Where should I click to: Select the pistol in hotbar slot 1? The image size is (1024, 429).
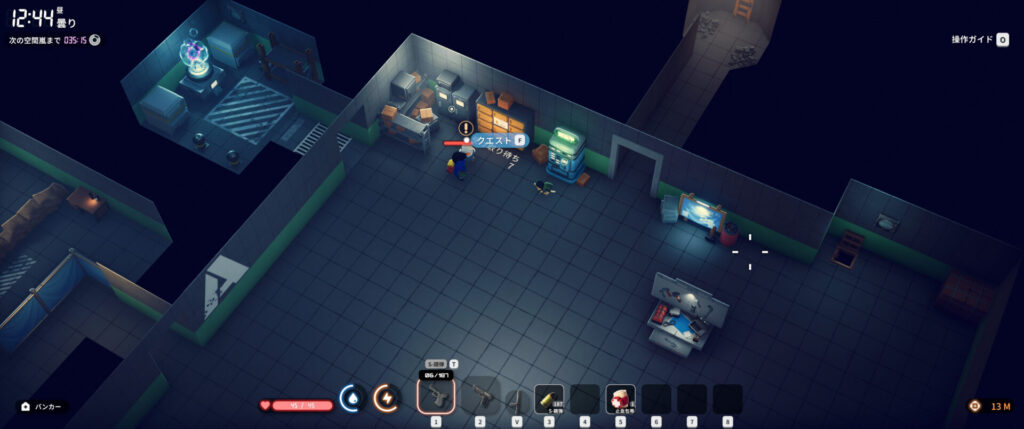point(436,397)
